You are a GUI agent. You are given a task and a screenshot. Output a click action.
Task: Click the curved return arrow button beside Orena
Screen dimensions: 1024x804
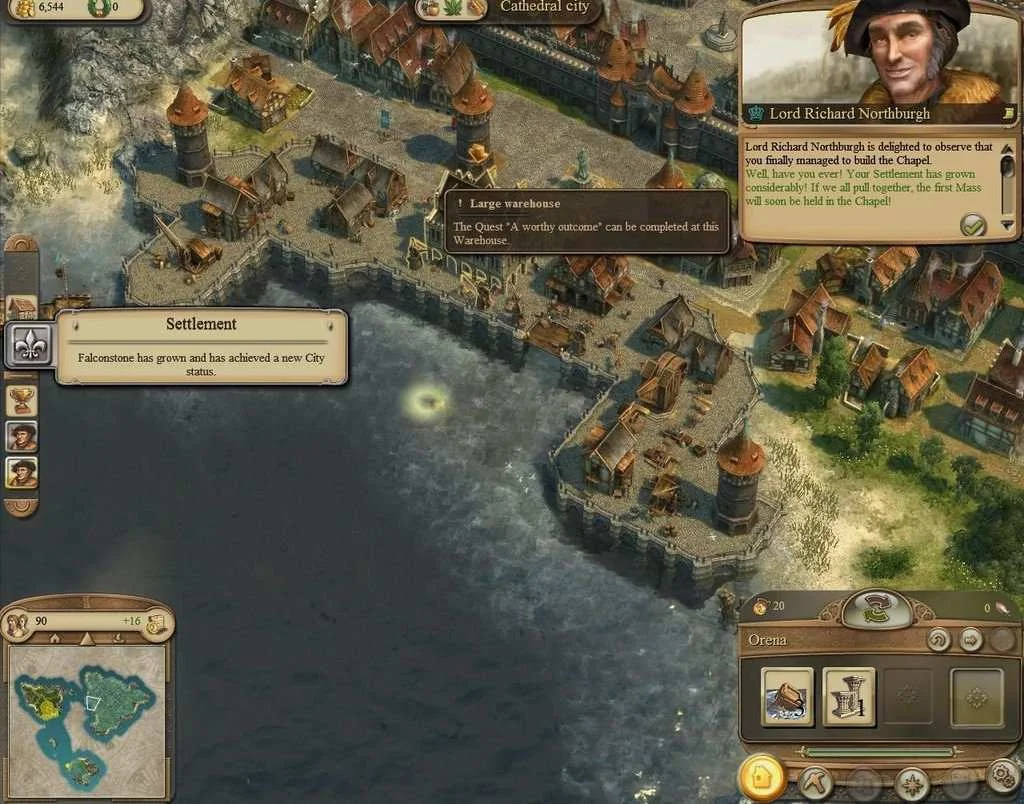coord(938,640)
